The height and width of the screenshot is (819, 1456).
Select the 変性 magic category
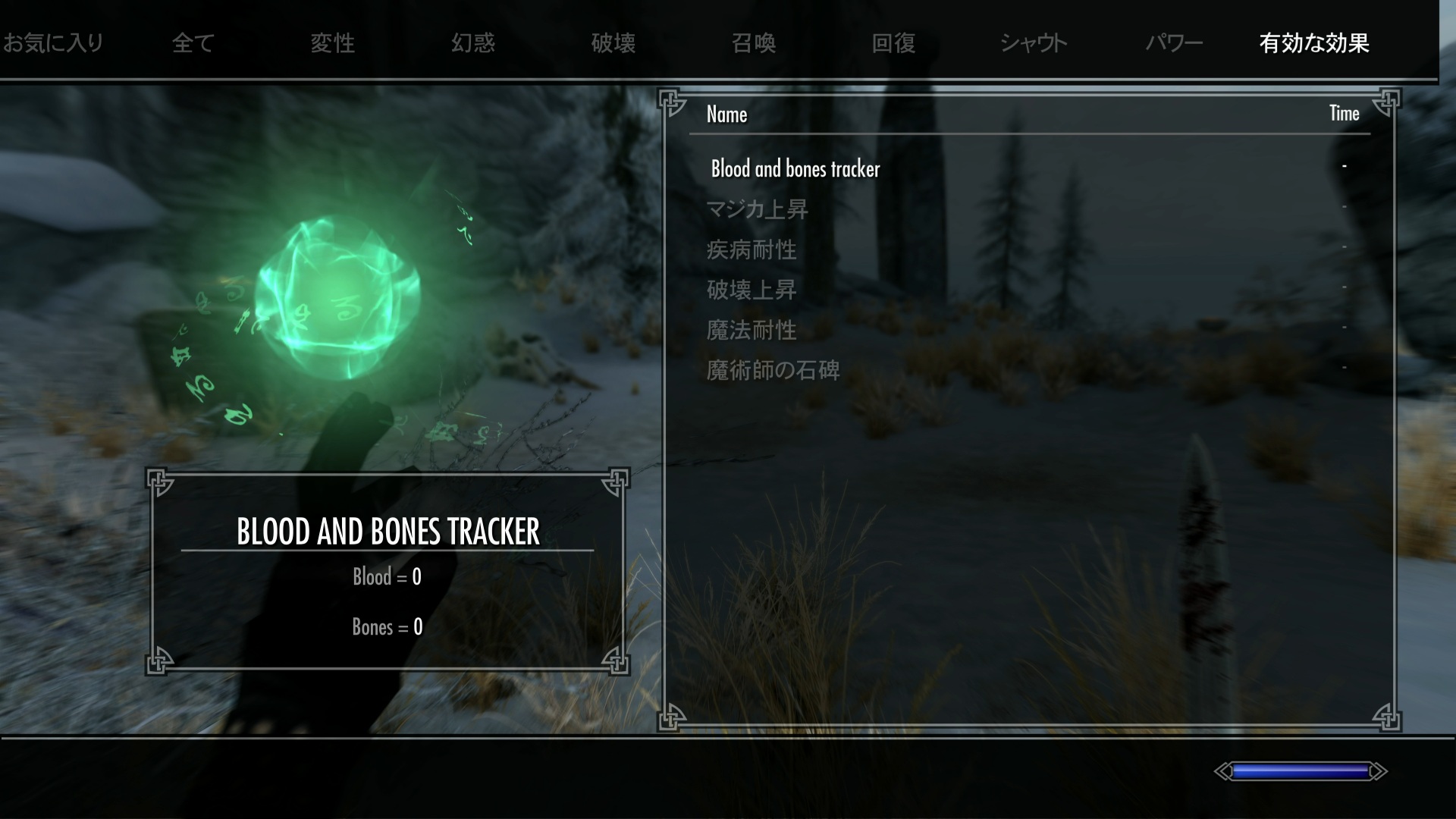coord(333,43)
